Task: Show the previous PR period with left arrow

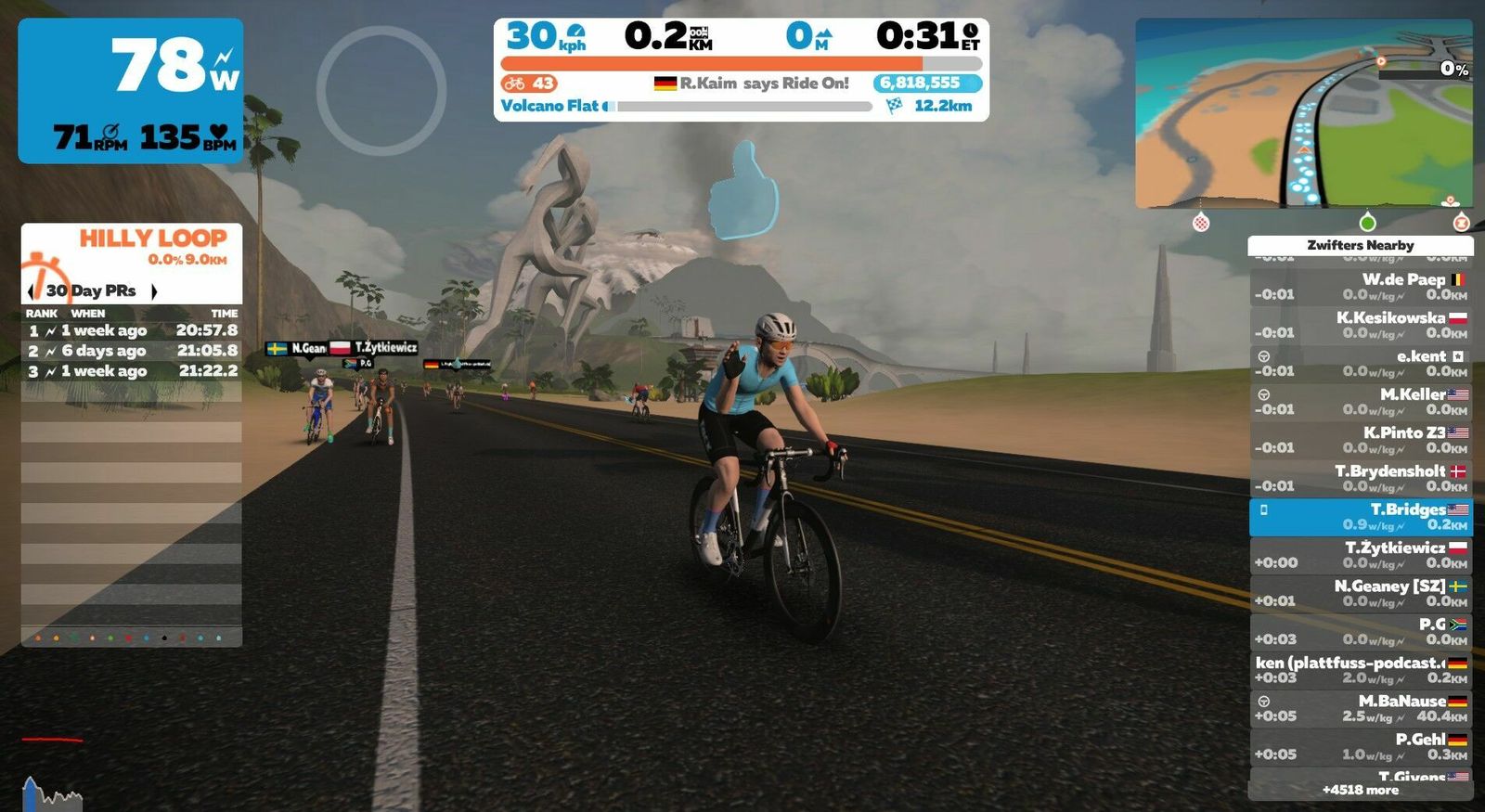Action: (32, 291)
